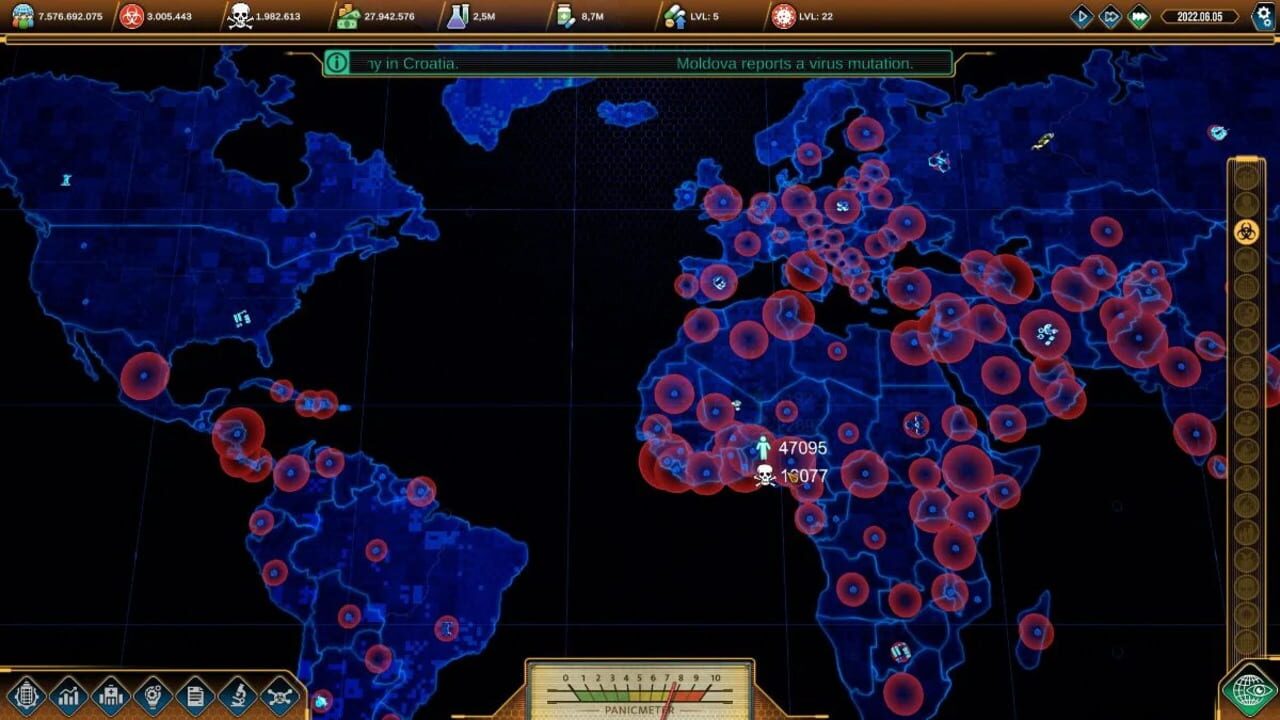Viewport: 1280px width, 720px height.
Task: Click the right arrow beside the date
Action: click(1236, 16)
